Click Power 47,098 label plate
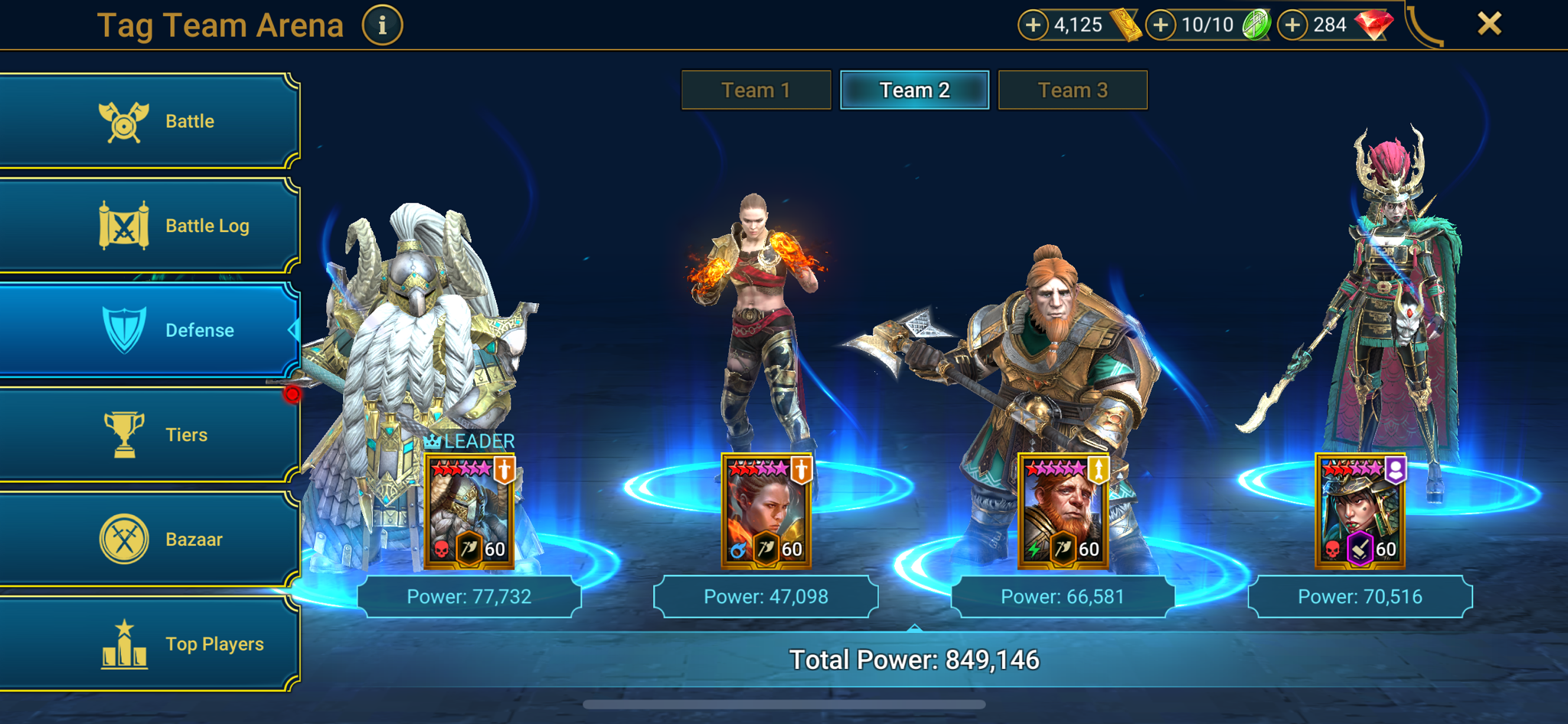 pyautogui.click(x=766, y=596)
